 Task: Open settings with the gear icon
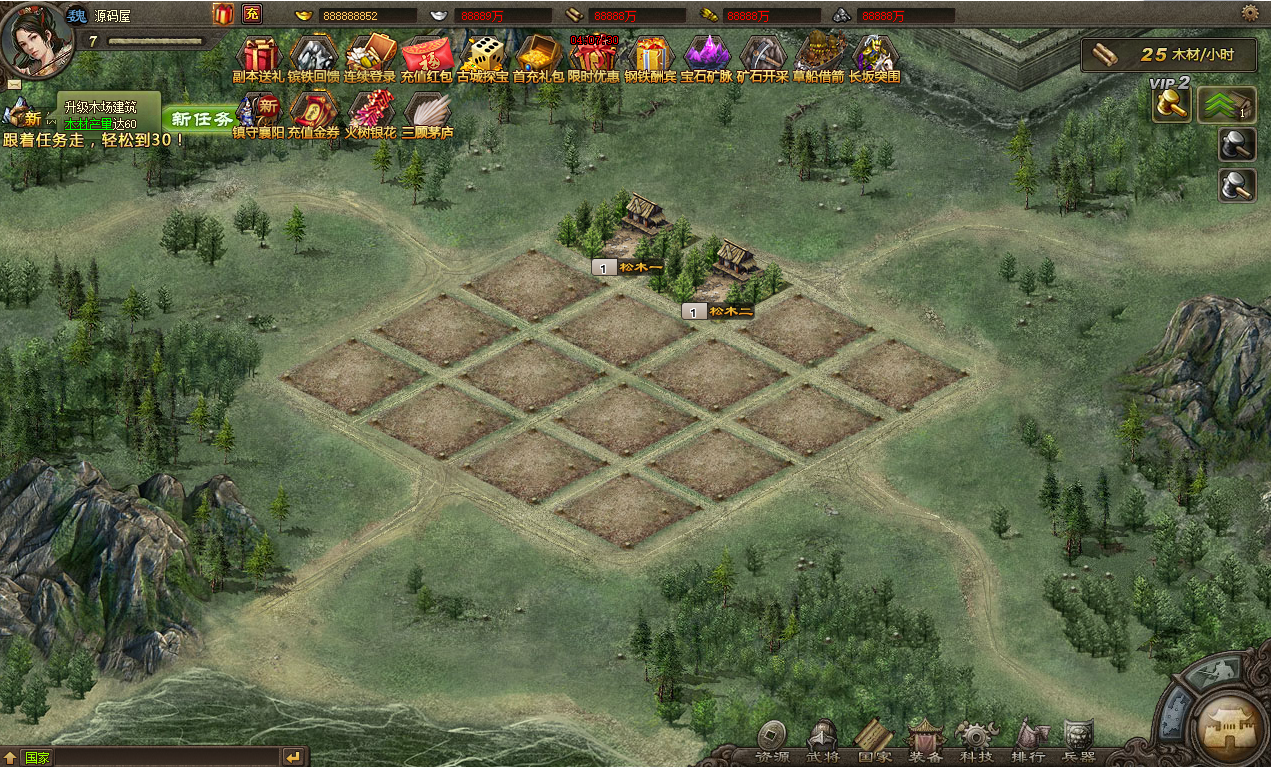click(x=1250, y=13)
